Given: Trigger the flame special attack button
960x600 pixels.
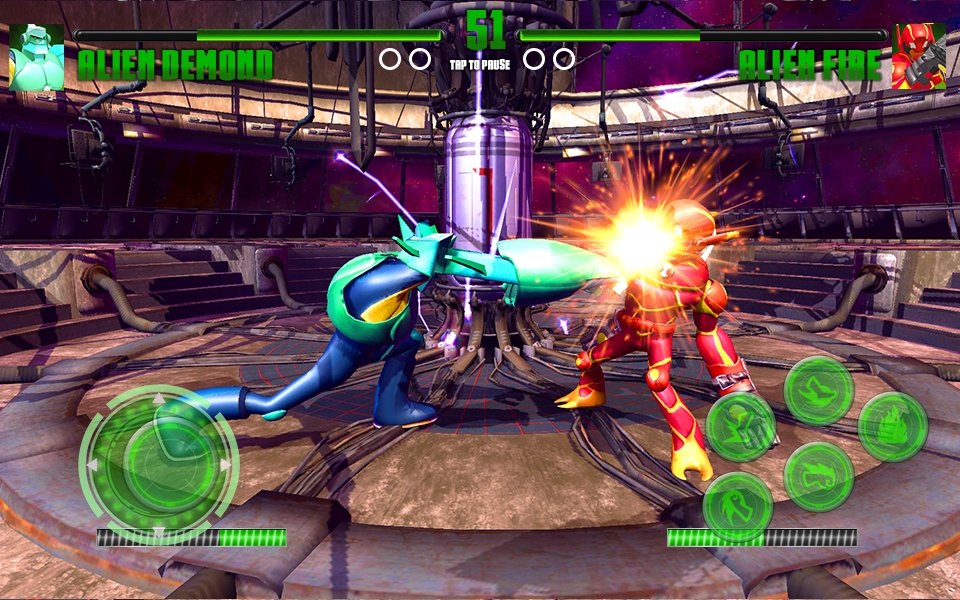Looking at the screenshot, I should (x=892, y=427).
